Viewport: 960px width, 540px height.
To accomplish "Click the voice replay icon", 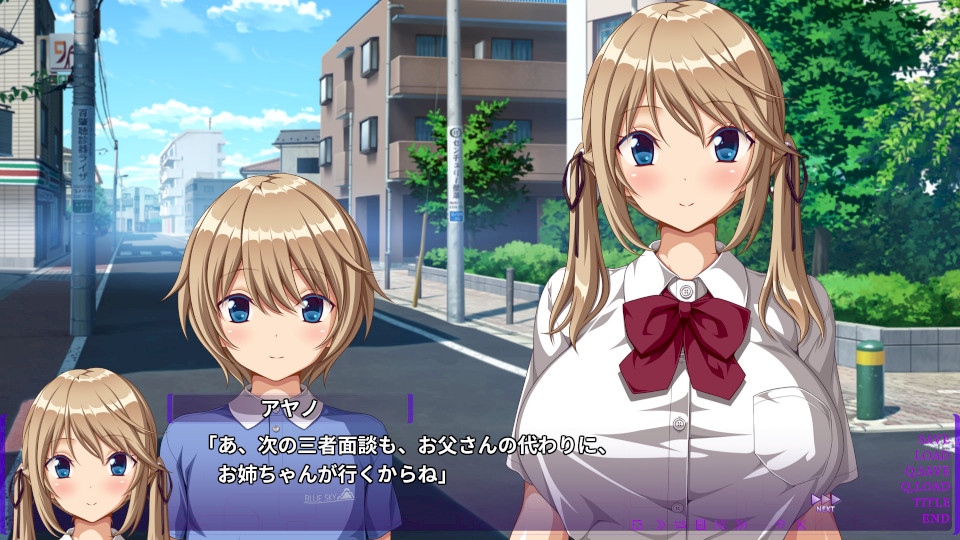I will tap(781, 525).
